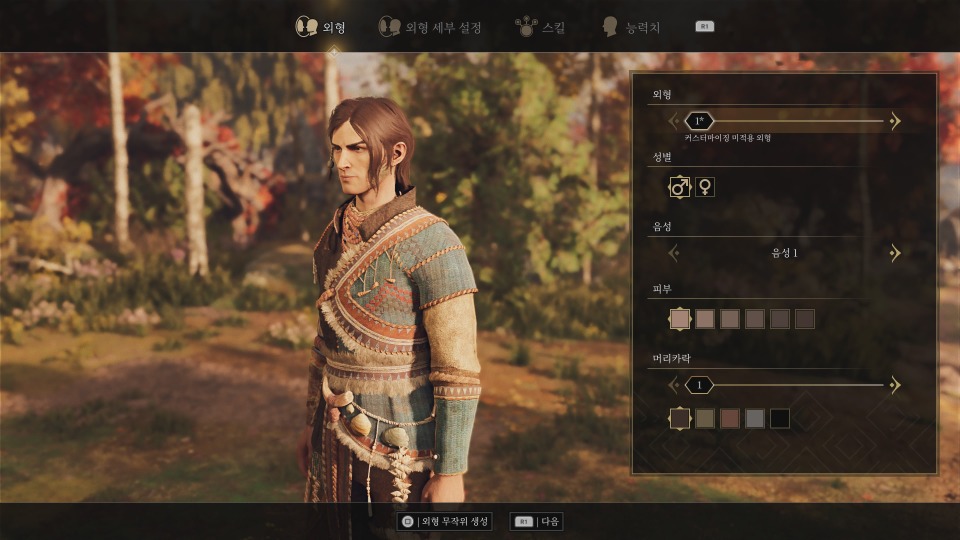The image size is (960, 540).
Task: Pick the black hair color swatch
Action: 780,419
